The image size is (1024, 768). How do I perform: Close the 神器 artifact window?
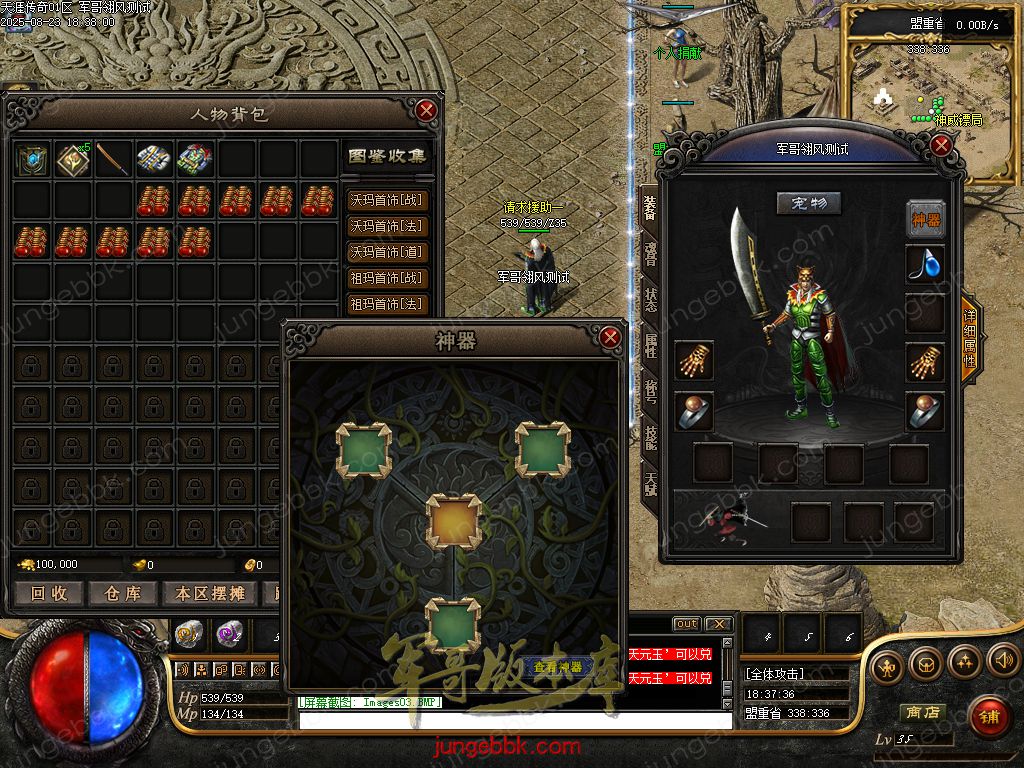(x=611, y=338)
